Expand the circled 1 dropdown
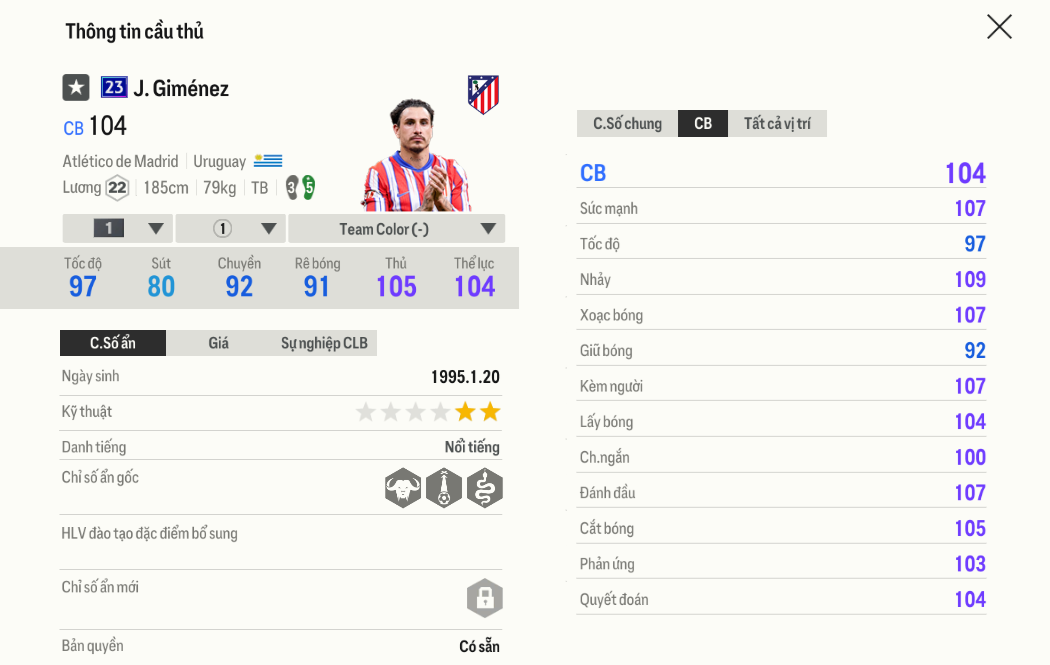Screen dimensions: 1050x665 [x=231, y=229]
